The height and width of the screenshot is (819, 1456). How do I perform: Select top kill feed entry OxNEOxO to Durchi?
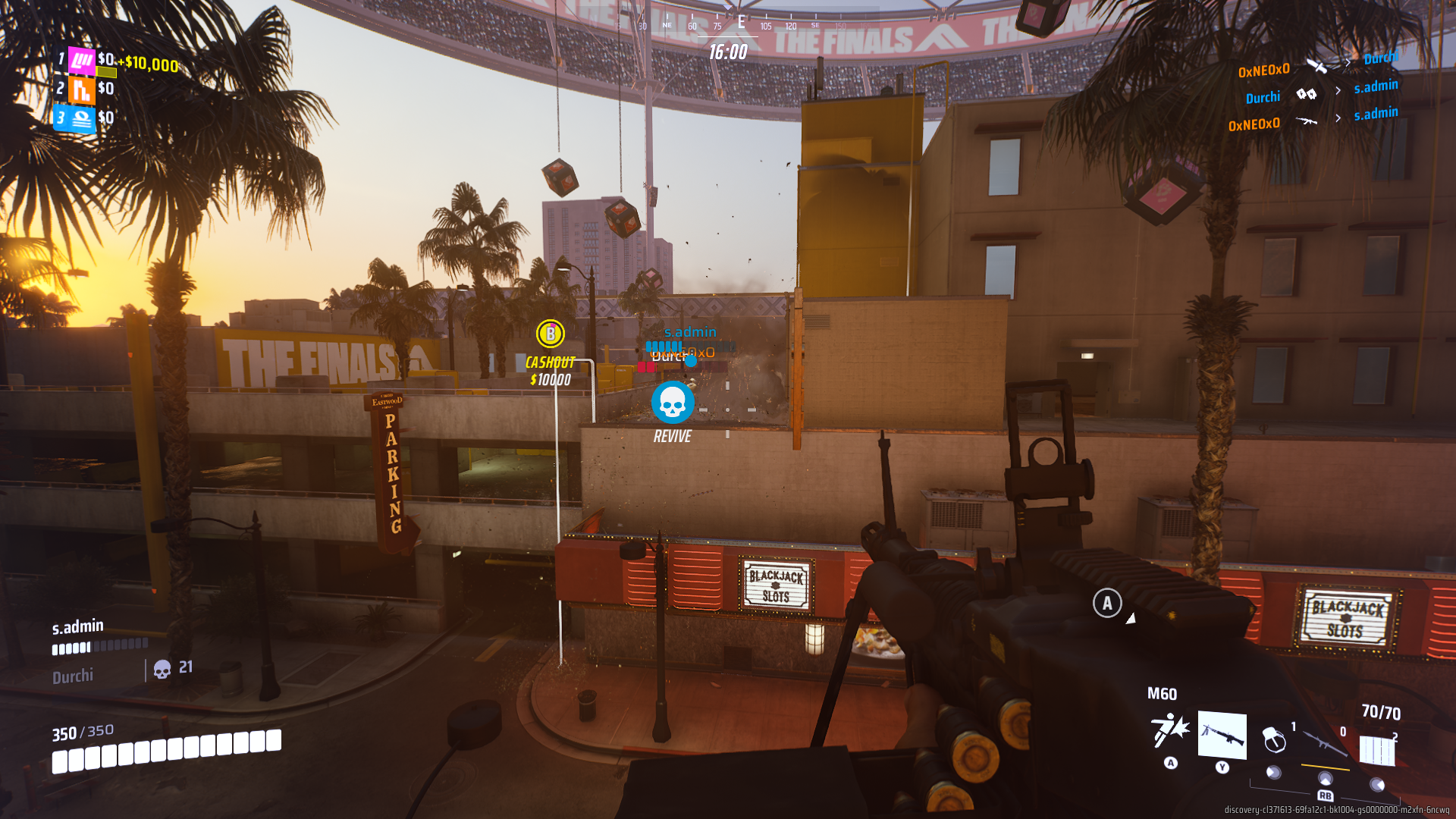pyautogui.click(x=1318, y=64)
